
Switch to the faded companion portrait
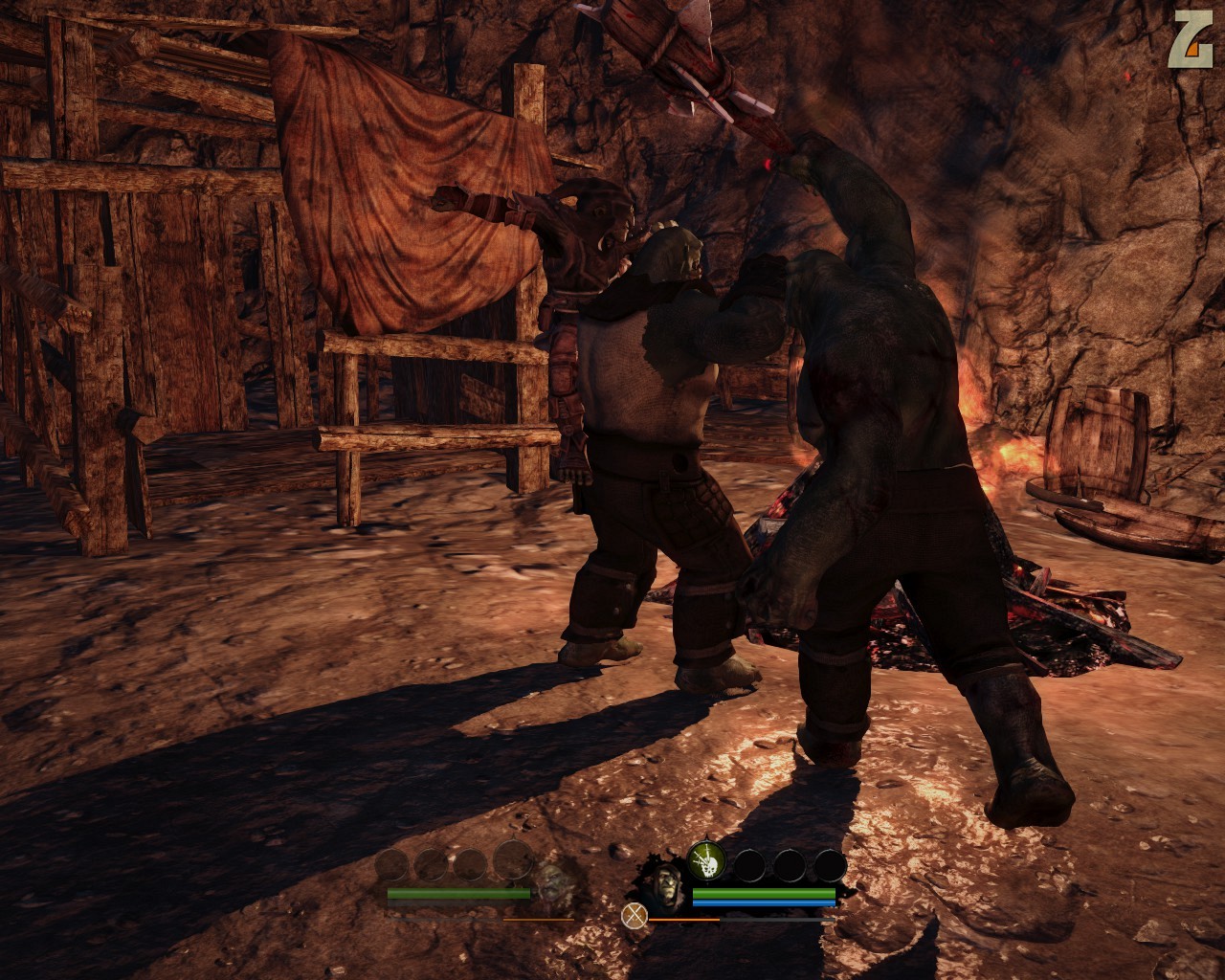[x=550, y=885]
